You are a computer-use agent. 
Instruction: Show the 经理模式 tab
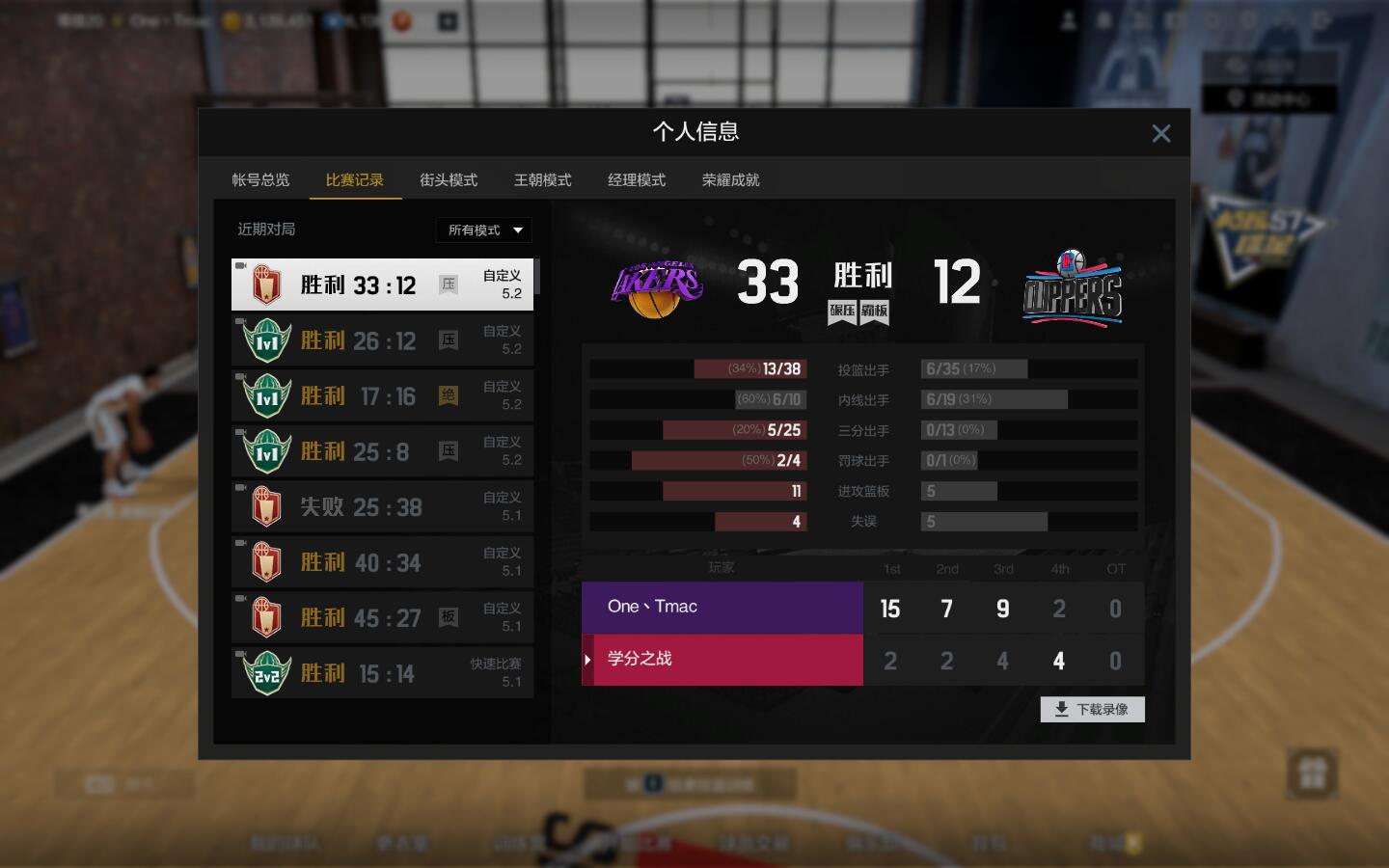point(637,180)
